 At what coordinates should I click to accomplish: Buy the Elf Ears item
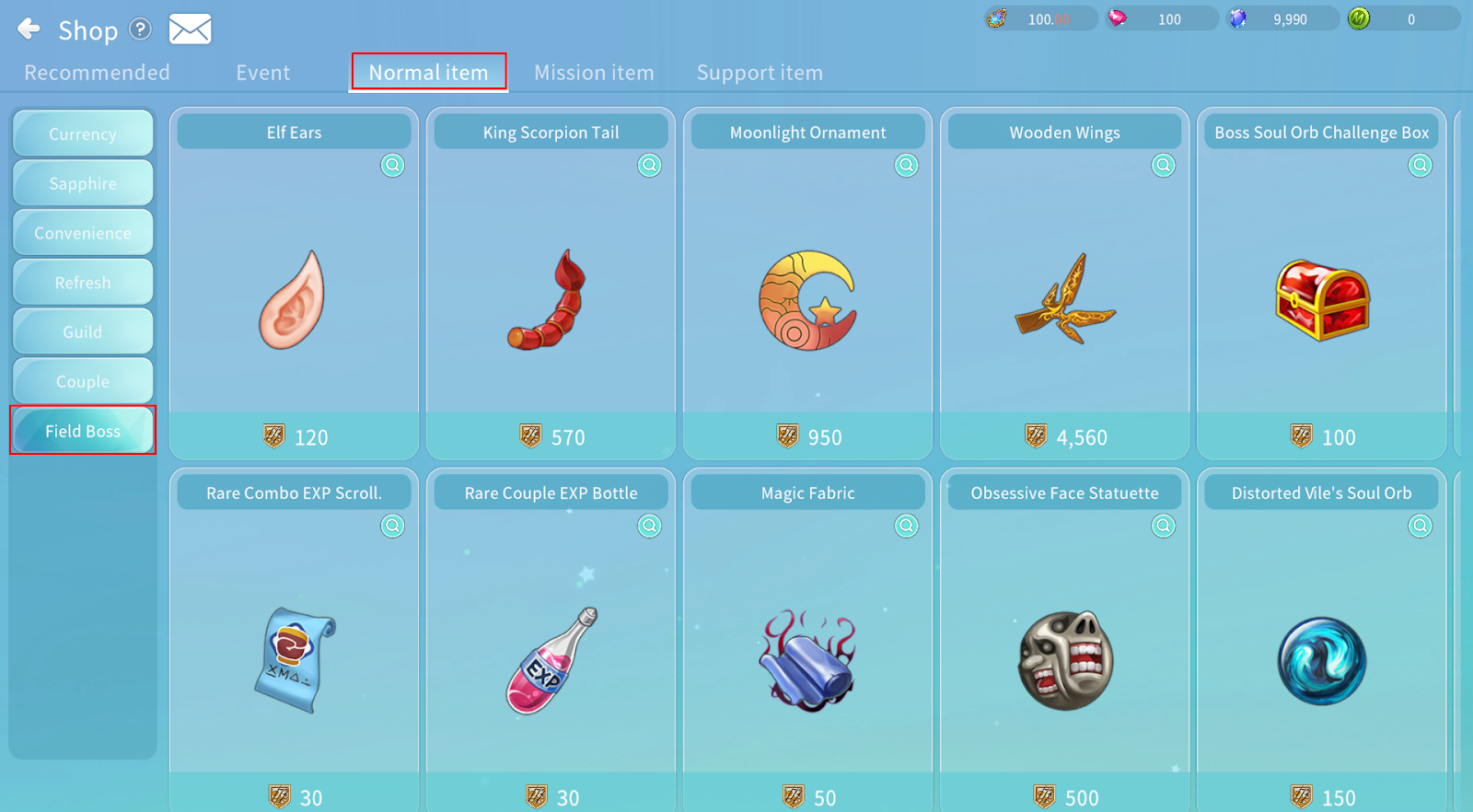(x=294, y=436)
